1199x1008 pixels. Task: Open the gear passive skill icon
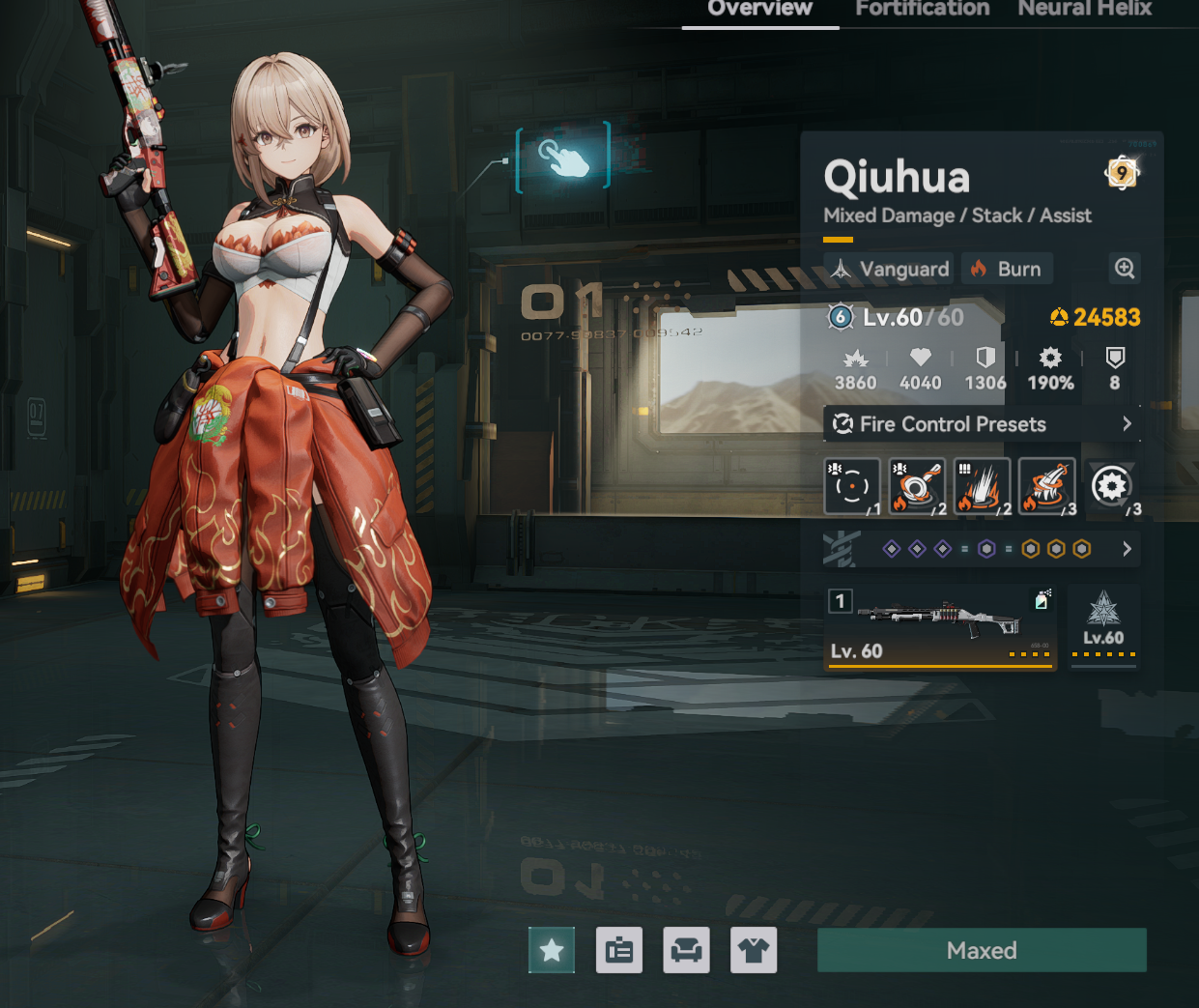point(1111,485)
